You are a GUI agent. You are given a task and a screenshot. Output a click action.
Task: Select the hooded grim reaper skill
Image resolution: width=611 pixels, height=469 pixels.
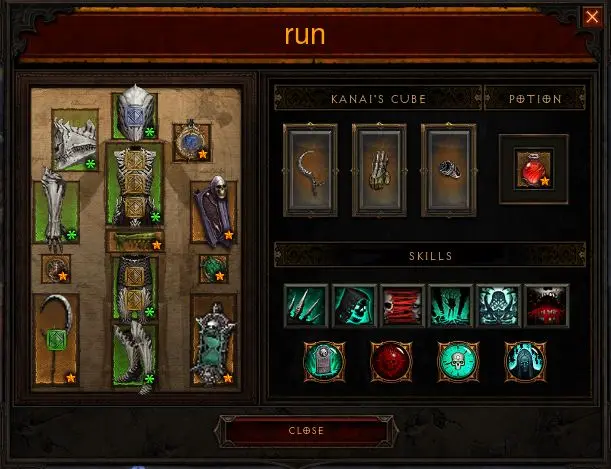354,304
